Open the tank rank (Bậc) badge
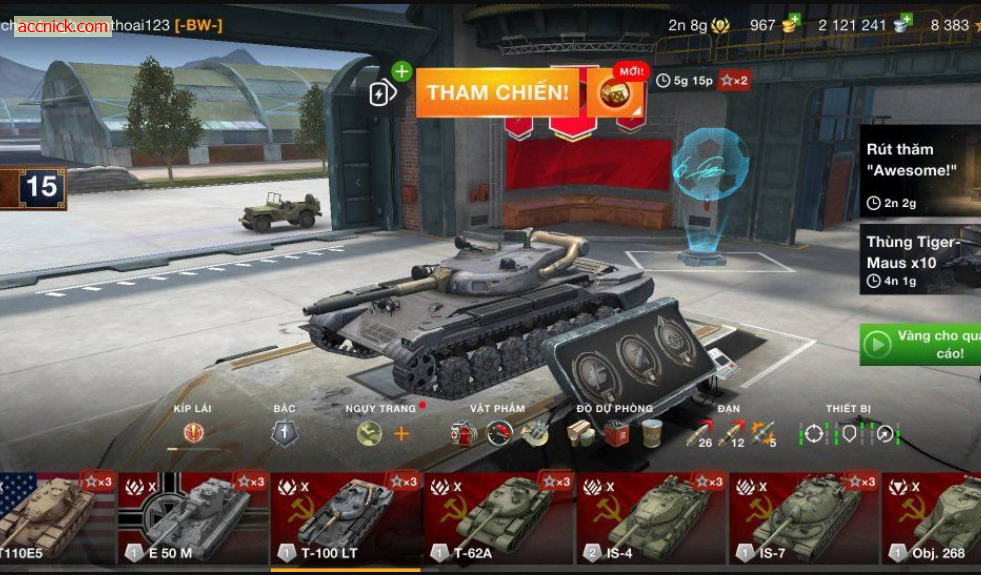 coord(284,433)
